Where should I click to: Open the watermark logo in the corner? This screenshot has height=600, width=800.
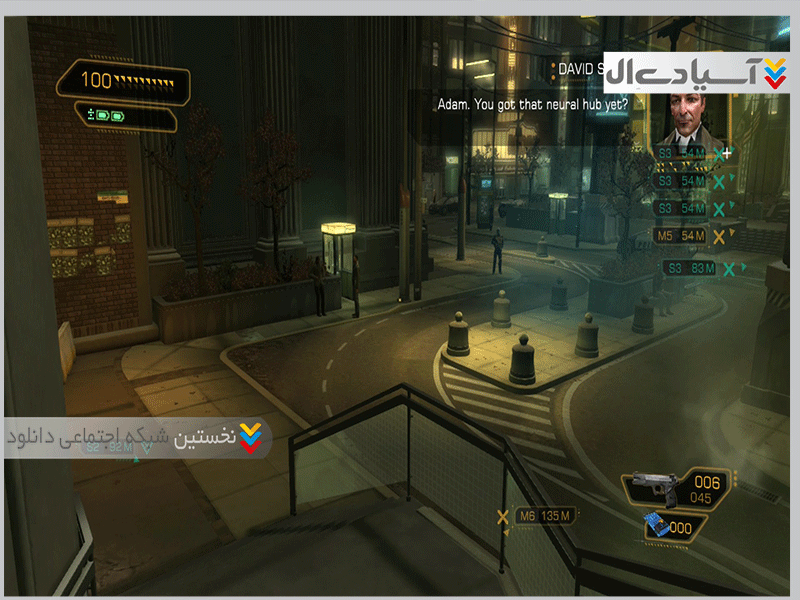pos(698,73)
